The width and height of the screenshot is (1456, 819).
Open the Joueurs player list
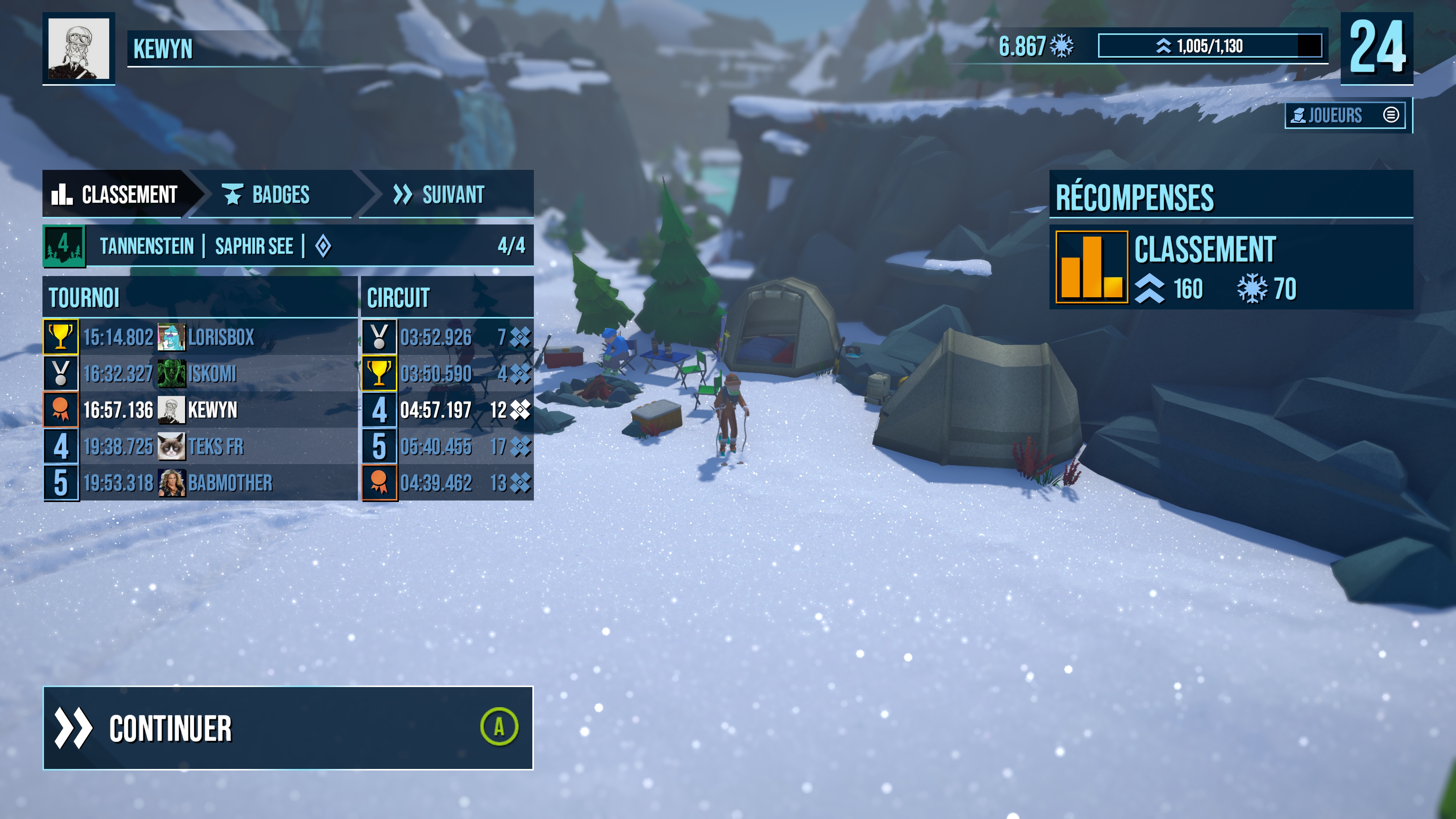[x=1345, y=115]
